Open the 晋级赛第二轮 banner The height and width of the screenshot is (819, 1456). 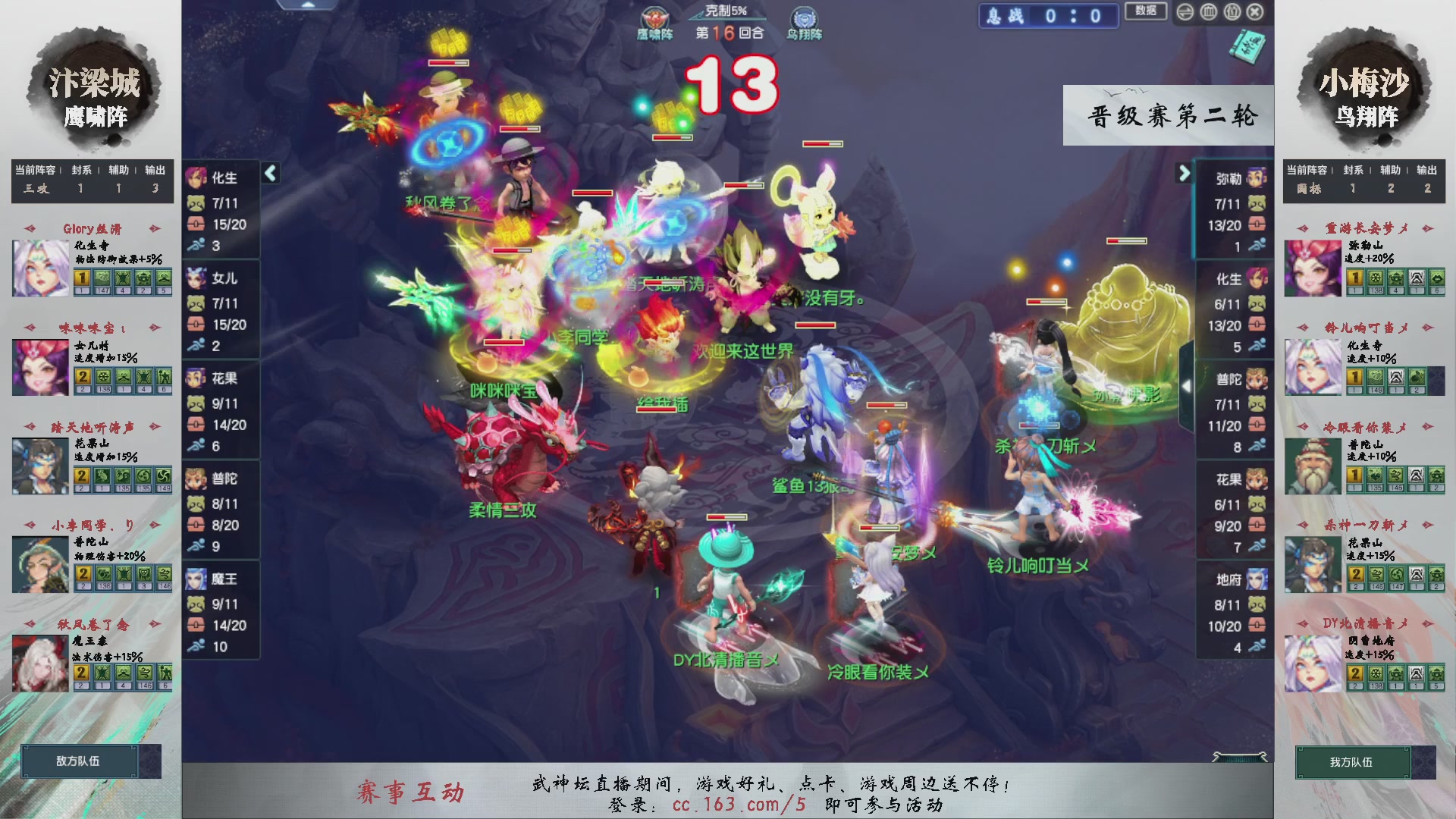coord(1168,114)
